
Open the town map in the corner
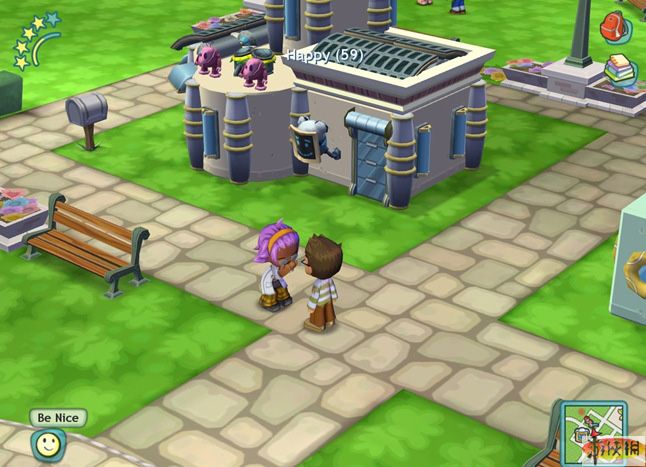coord(592,432)
